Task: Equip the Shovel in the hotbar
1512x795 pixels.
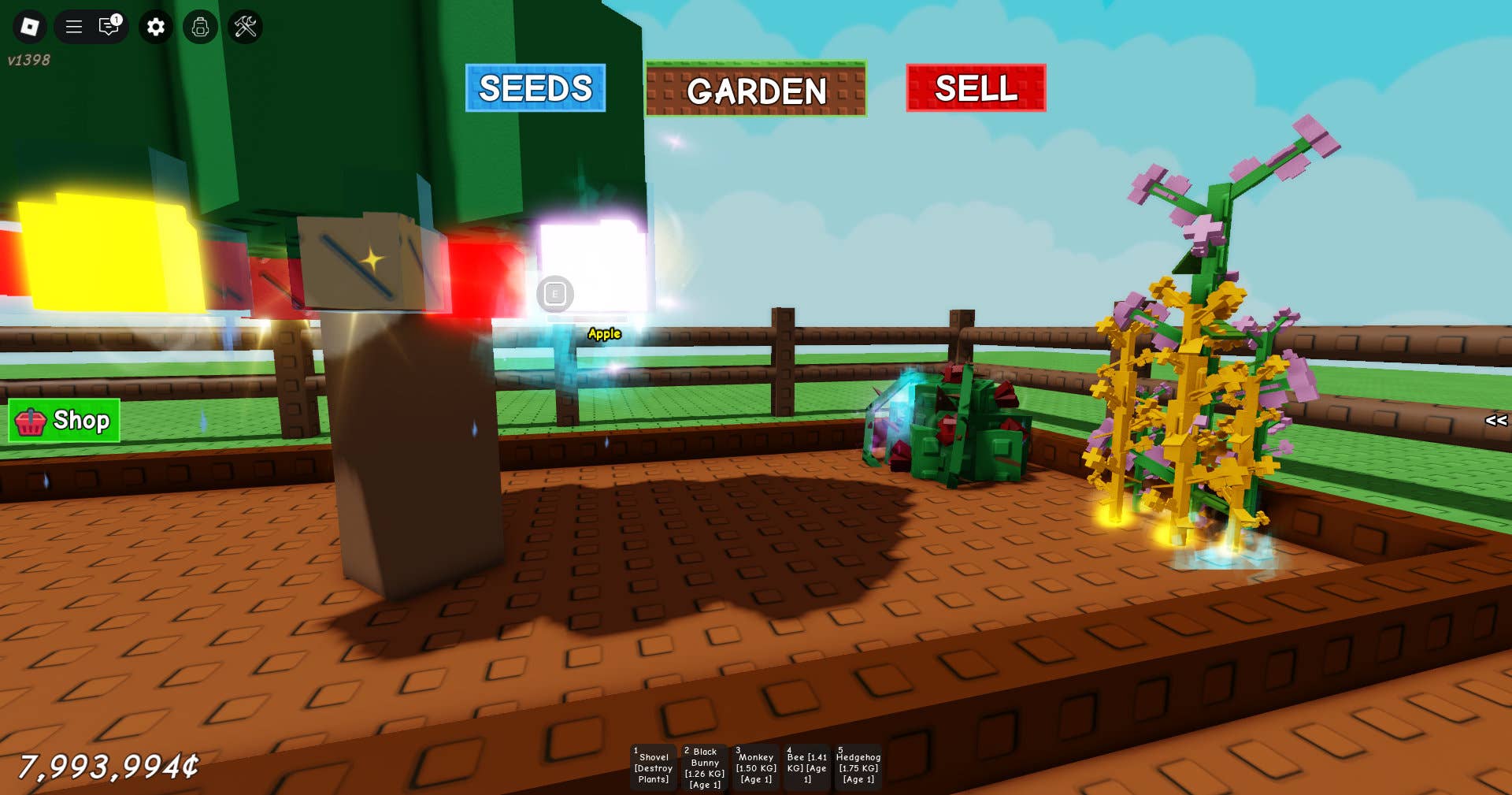Action: pyautogui.click(x=654, y=767)
